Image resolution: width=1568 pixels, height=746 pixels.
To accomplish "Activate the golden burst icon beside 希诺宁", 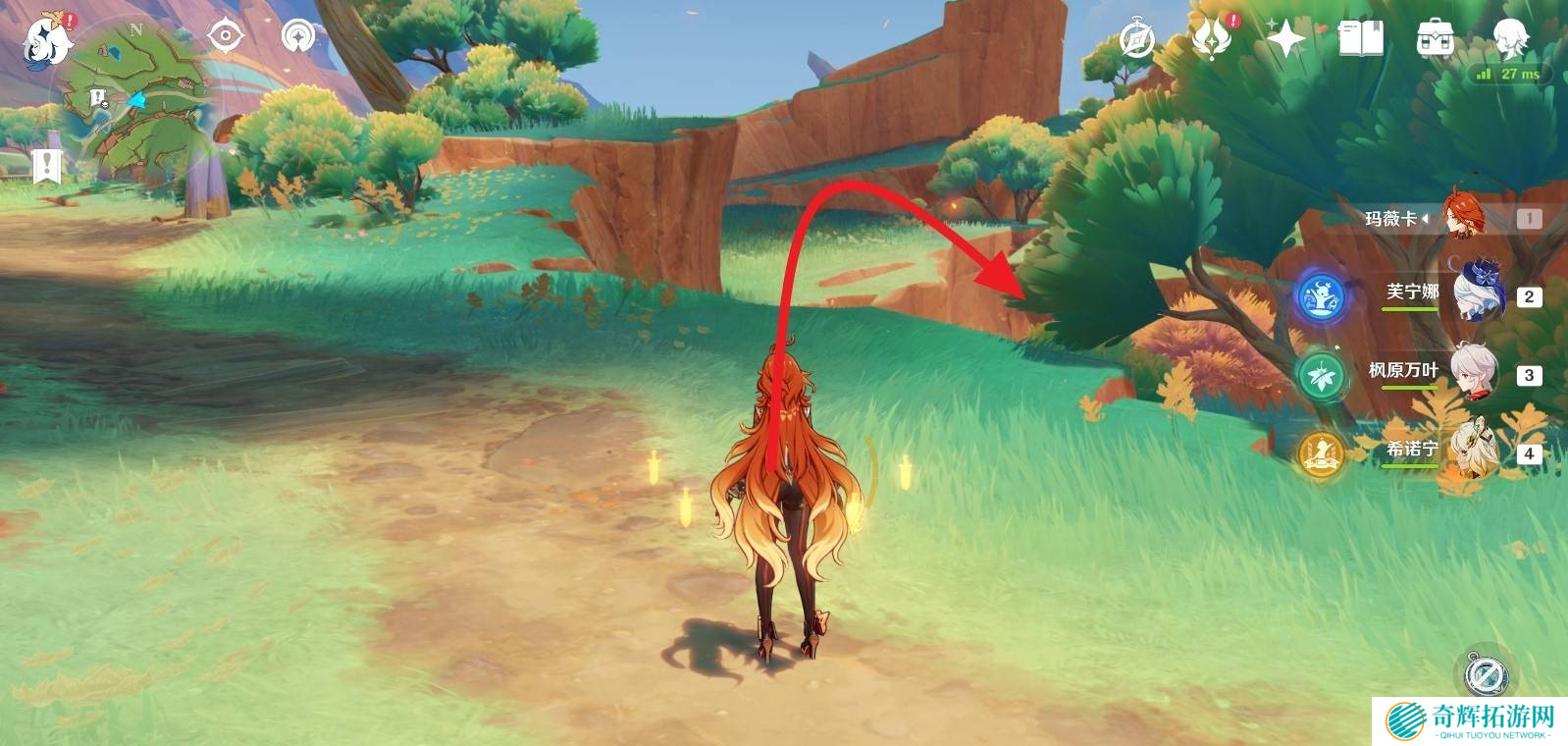I will pos(1321,453).
